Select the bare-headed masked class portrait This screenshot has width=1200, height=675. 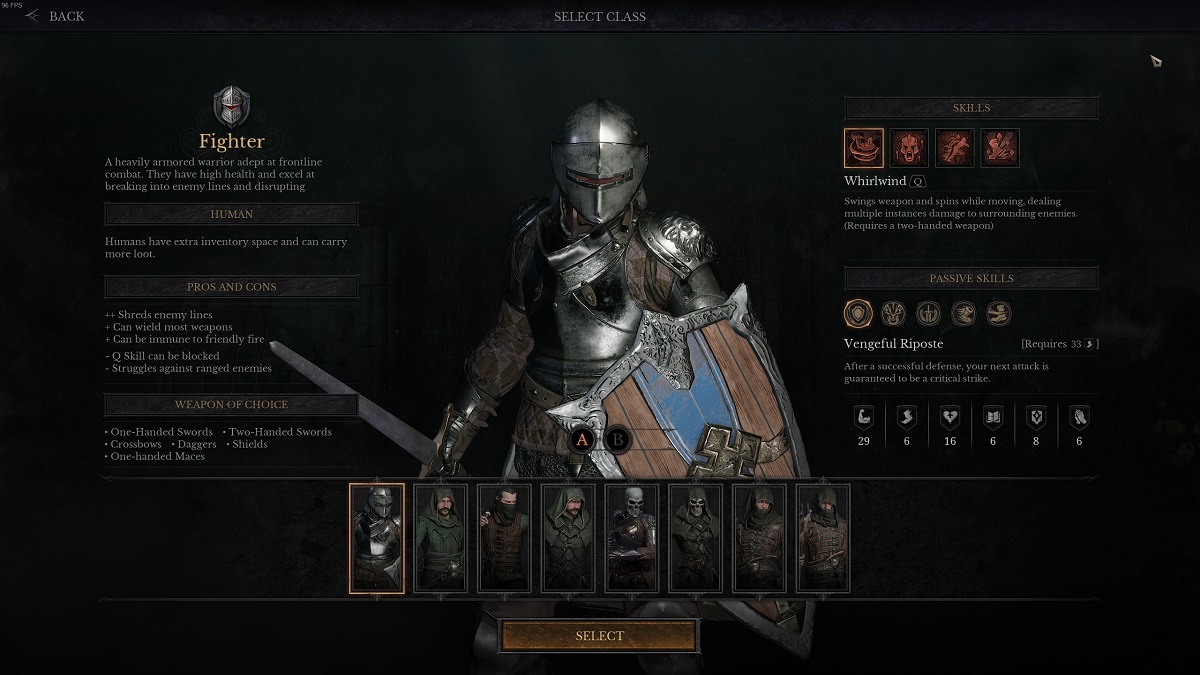(x=504, y=538)
